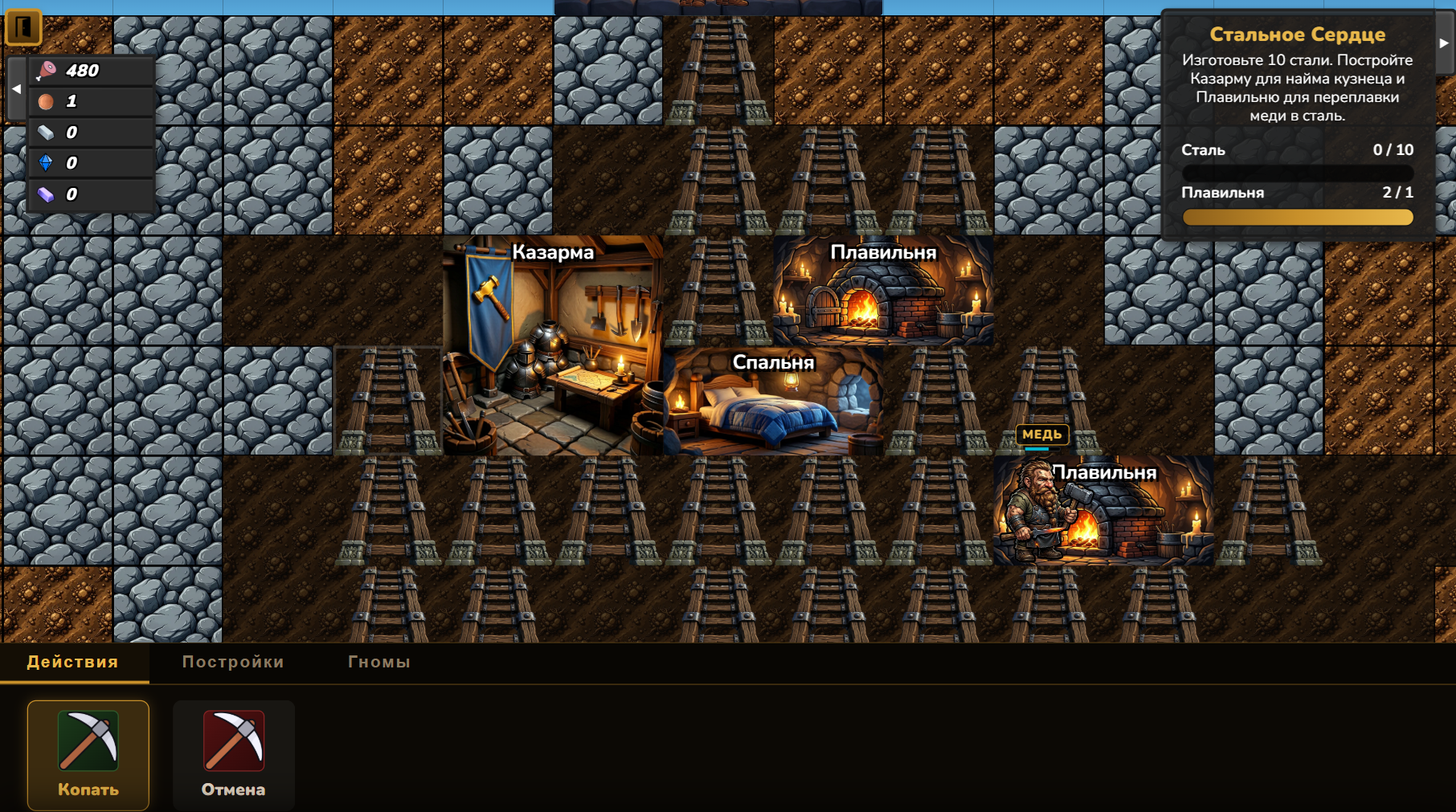Click the golden Плавильня progress bar
Viewport: 1456px width, 812px height.
[x=1297, y=218]
